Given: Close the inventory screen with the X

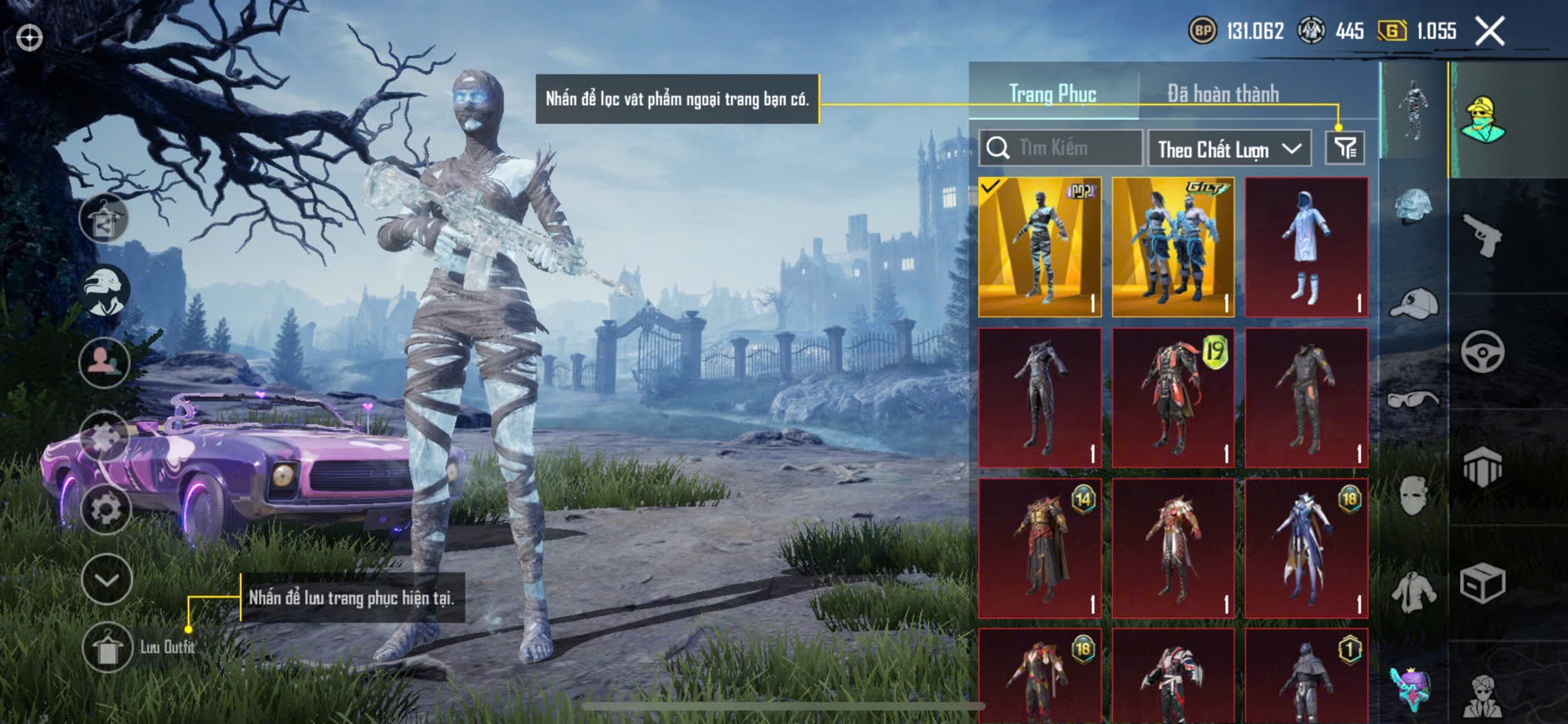Looking at the screenshot, I should pos(1490,32).
